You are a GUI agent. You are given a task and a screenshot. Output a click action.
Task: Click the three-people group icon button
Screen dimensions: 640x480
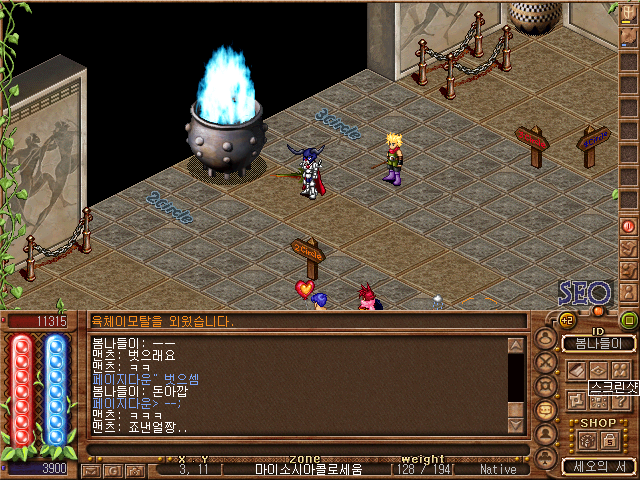click(621, 370)
